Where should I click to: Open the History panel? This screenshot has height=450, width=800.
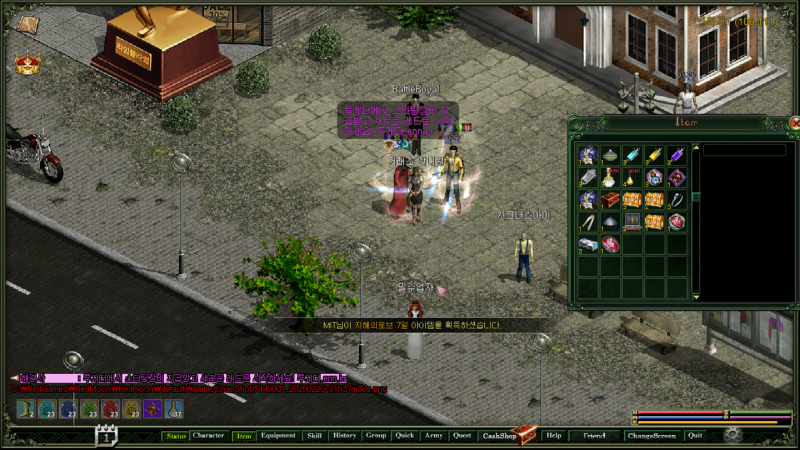point(345,436)
